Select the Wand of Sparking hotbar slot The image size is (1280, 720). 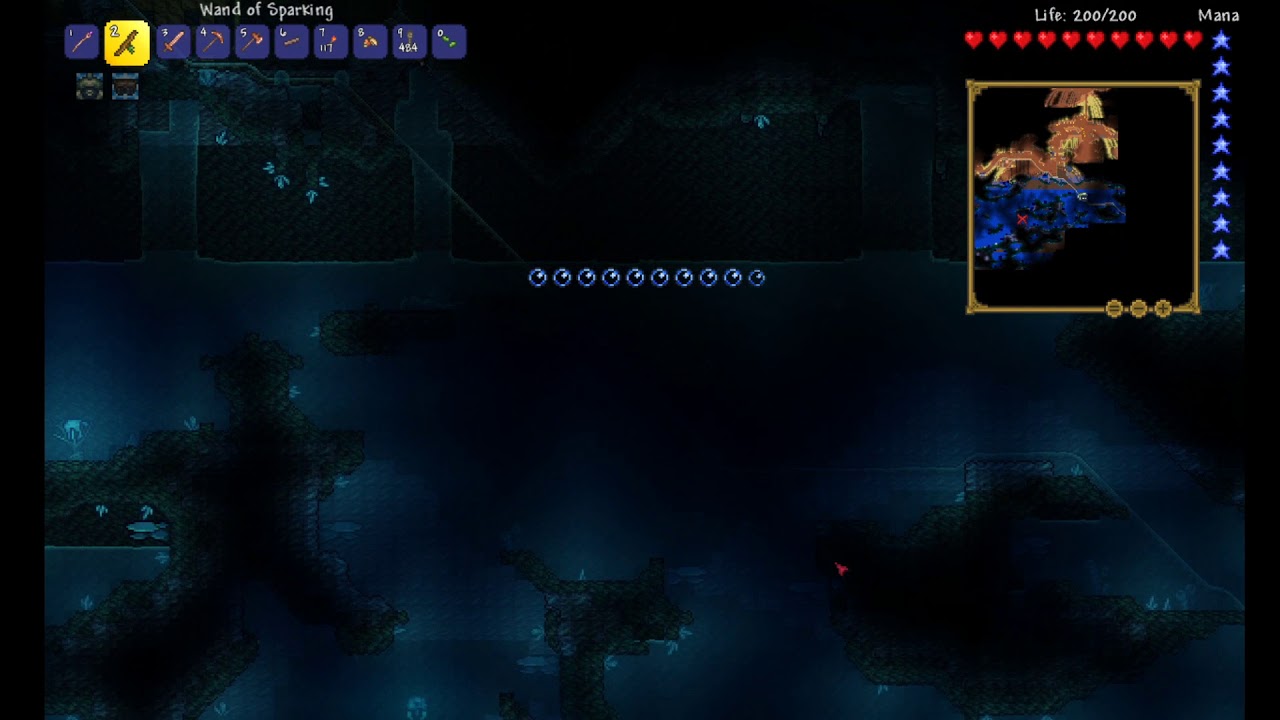point(127,43)
